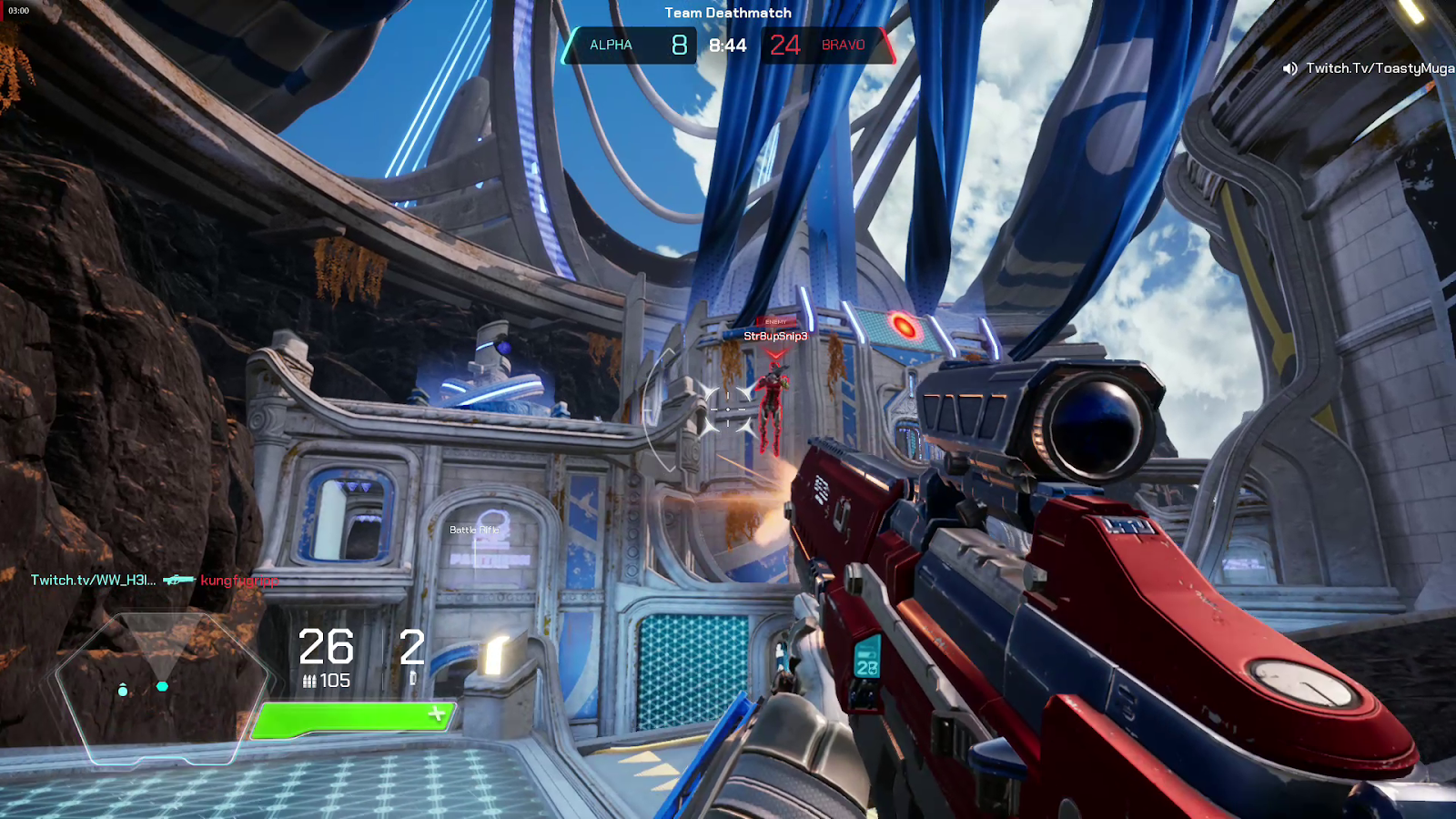This screenshot has height=819, width=1456.
Task: Click the teammate dot on the radar minimap
Action: [x=122, y=692]
